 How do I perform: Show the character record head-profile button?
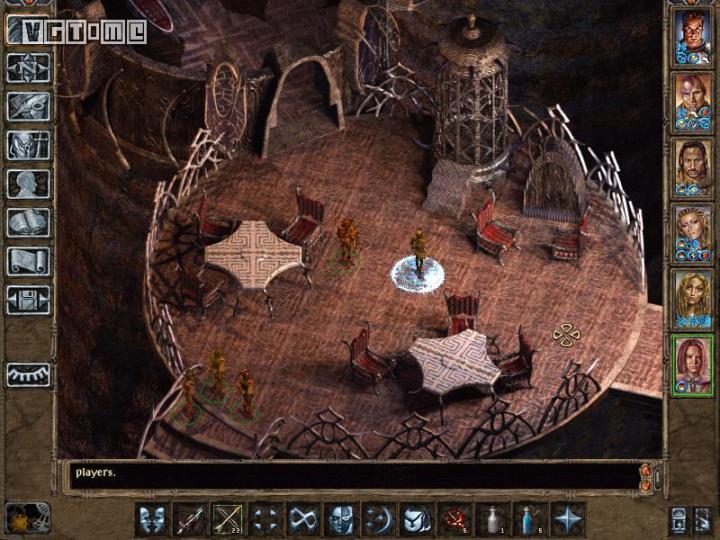29,184
